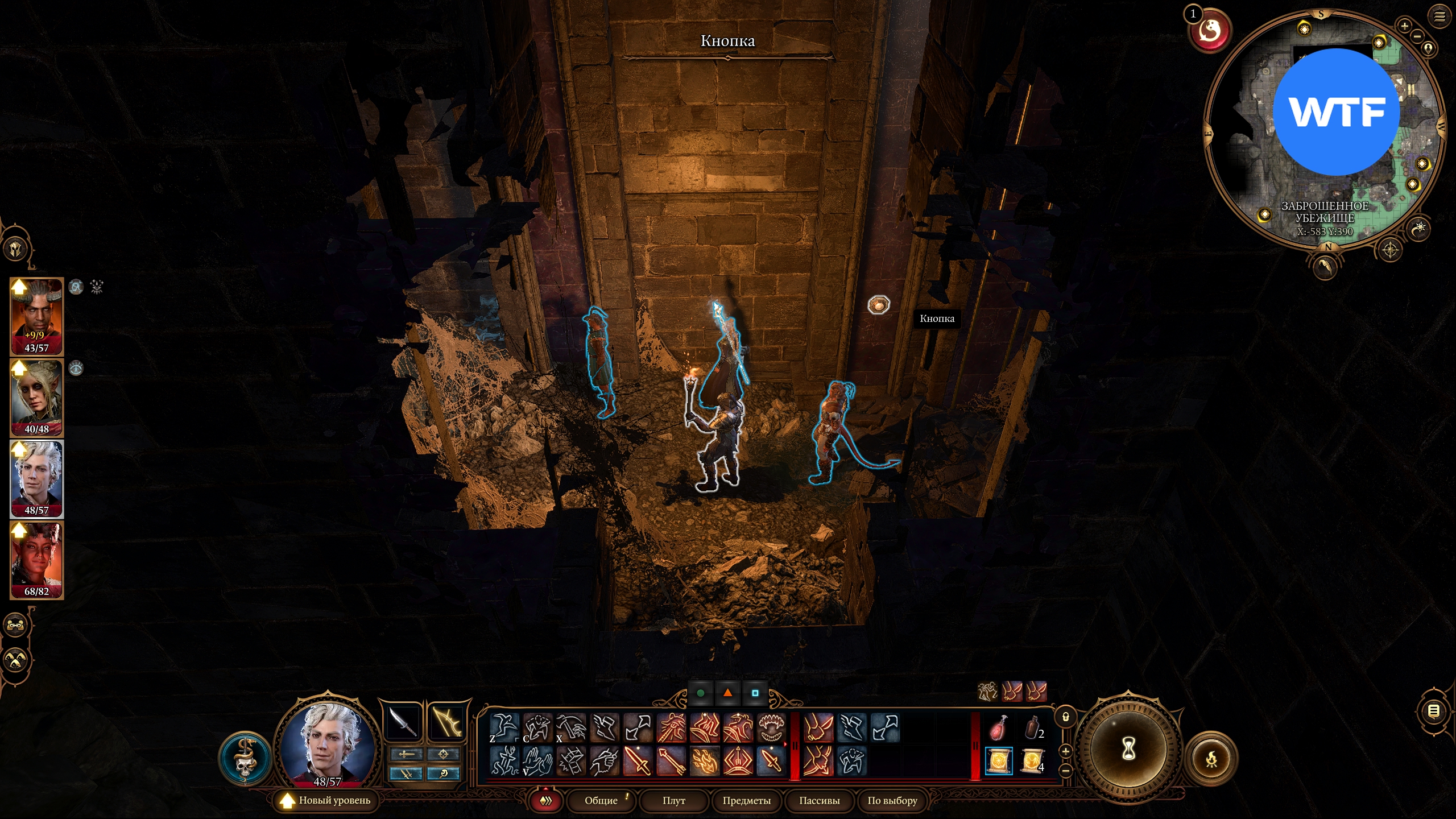The image size is (1456, 819).
Task: Show the Пассивы tab
Action: 819,800
